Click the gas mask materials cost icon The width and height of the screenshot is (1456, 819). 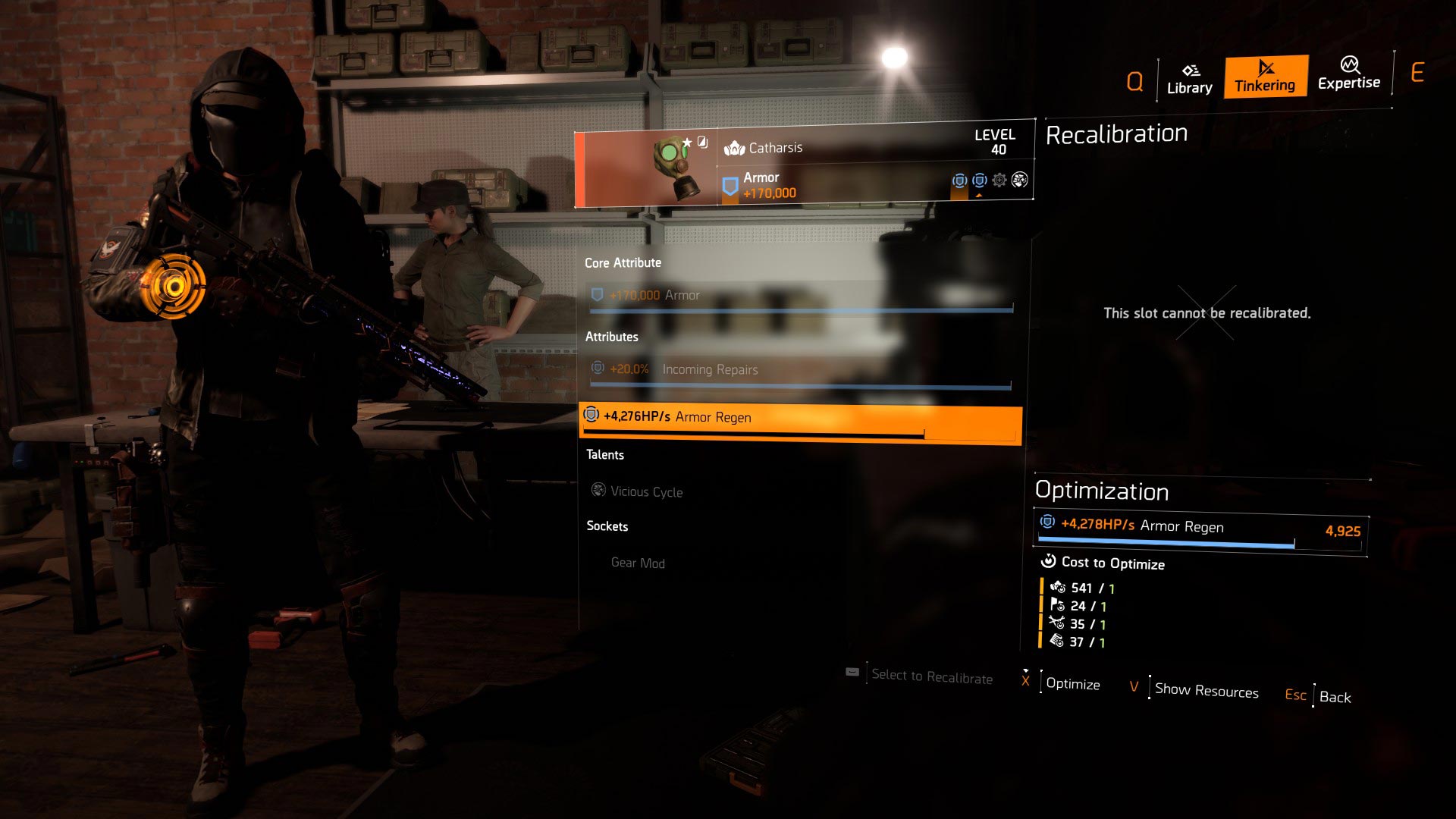click(1057, 586)
